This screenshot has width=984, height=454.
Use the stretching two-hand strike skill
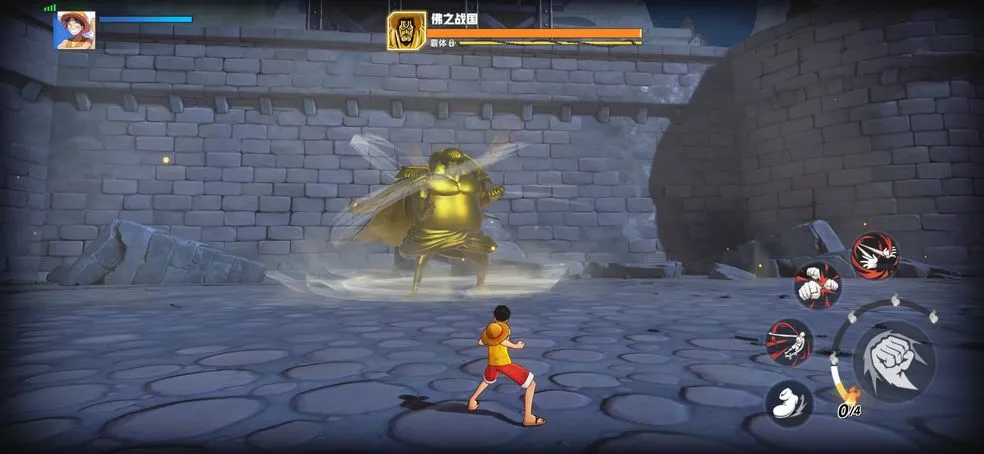click(x=874, y=255)
